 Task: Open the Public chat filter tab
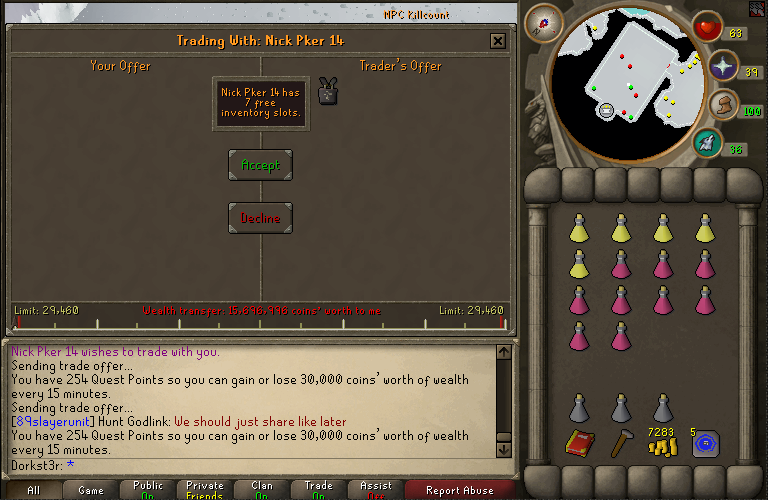point(148,490)
